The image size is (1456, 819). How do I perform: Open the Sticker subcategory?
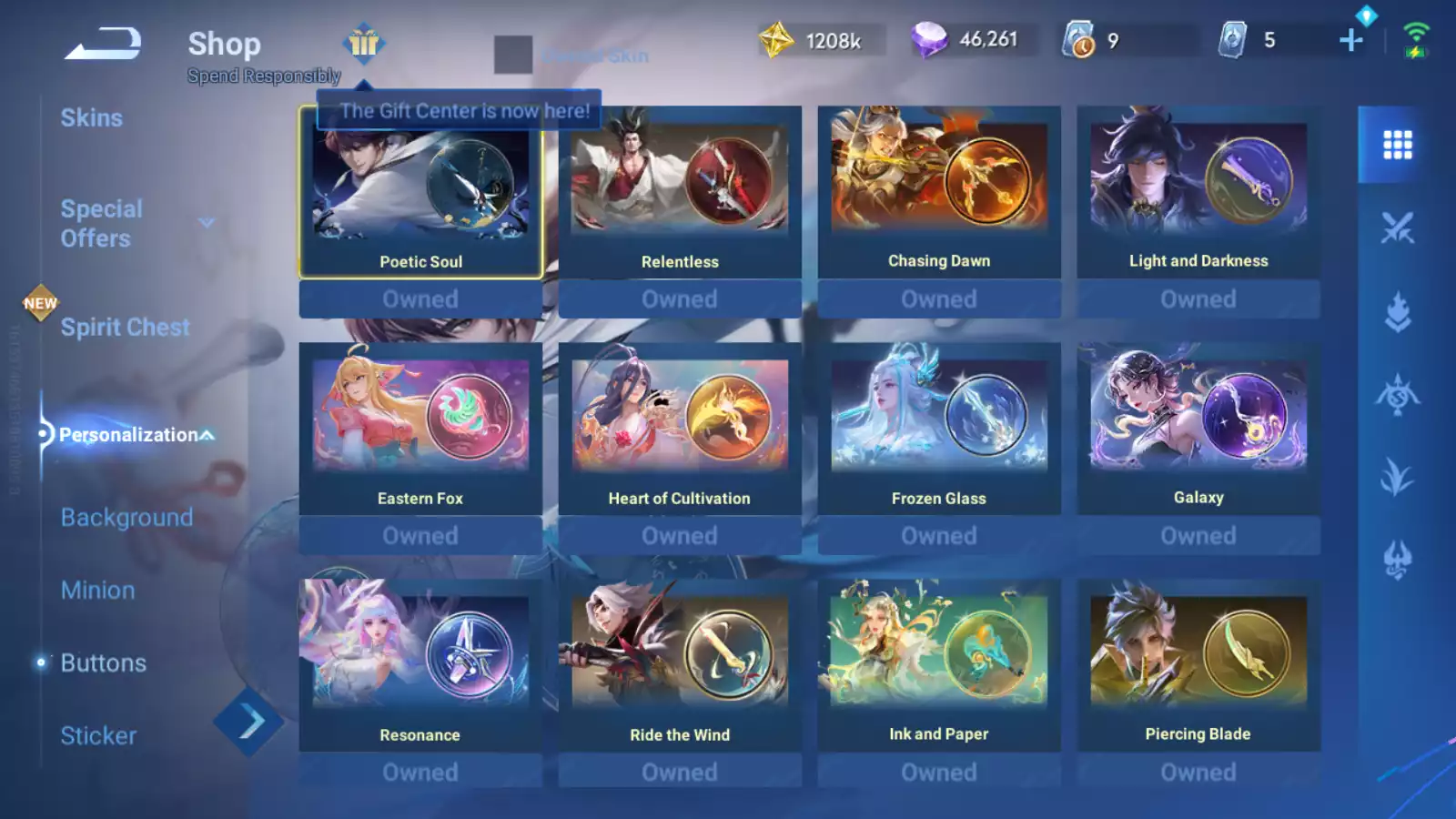98,735
